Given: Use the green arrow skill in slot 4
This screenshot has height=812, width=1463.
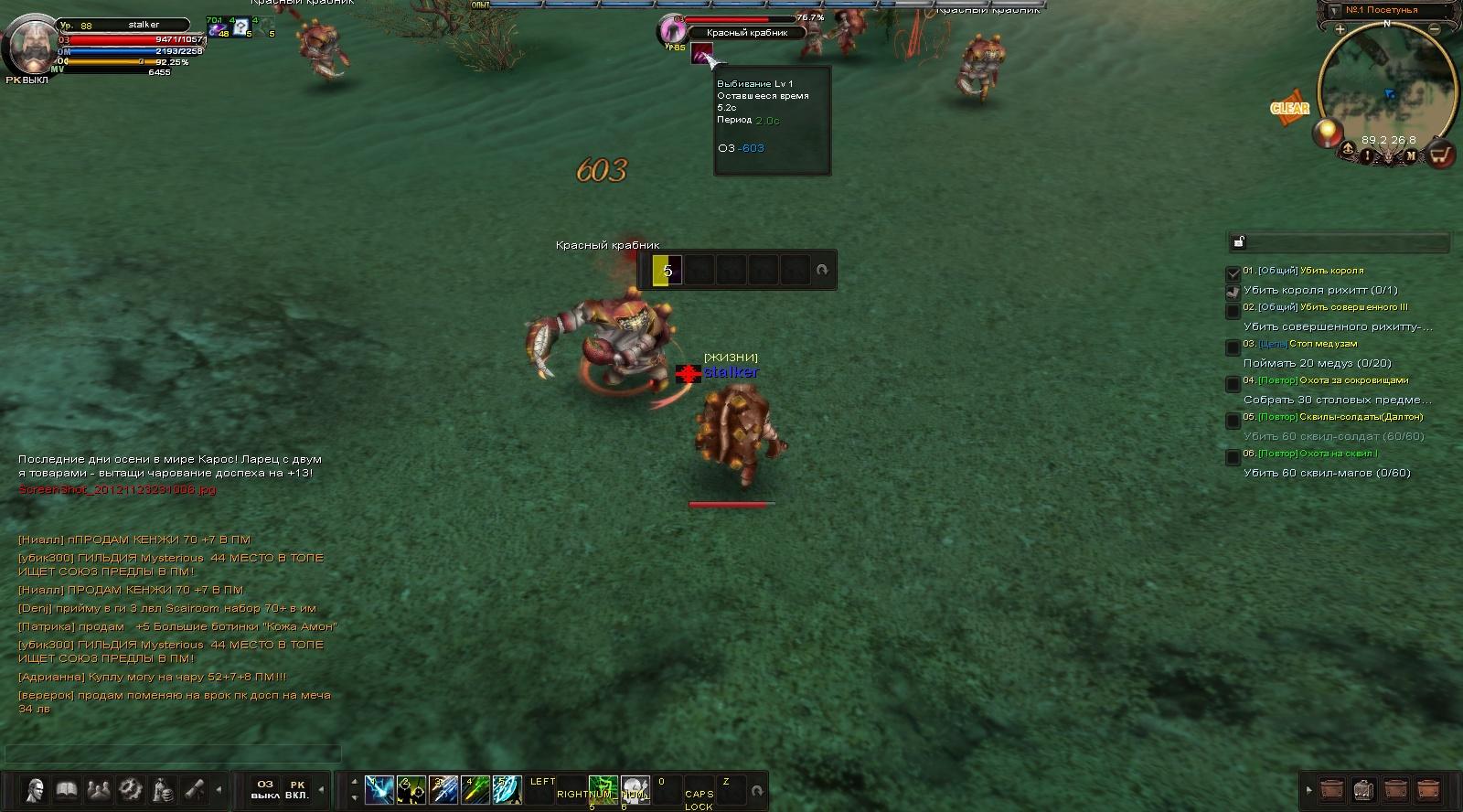Looking at the screenshot, I should click(475, 789).
